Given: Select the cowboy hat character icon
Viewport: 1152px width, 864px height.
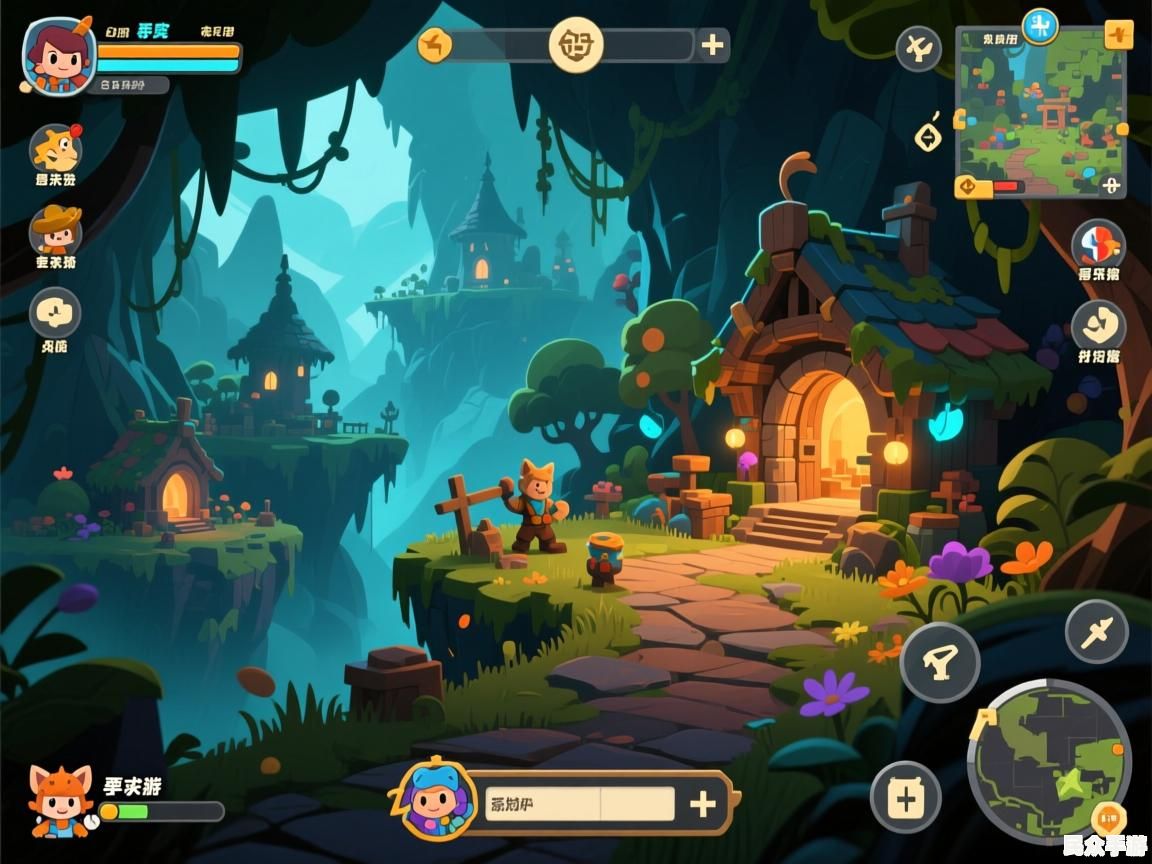Looking at the screenshot, I should point(56,231).
